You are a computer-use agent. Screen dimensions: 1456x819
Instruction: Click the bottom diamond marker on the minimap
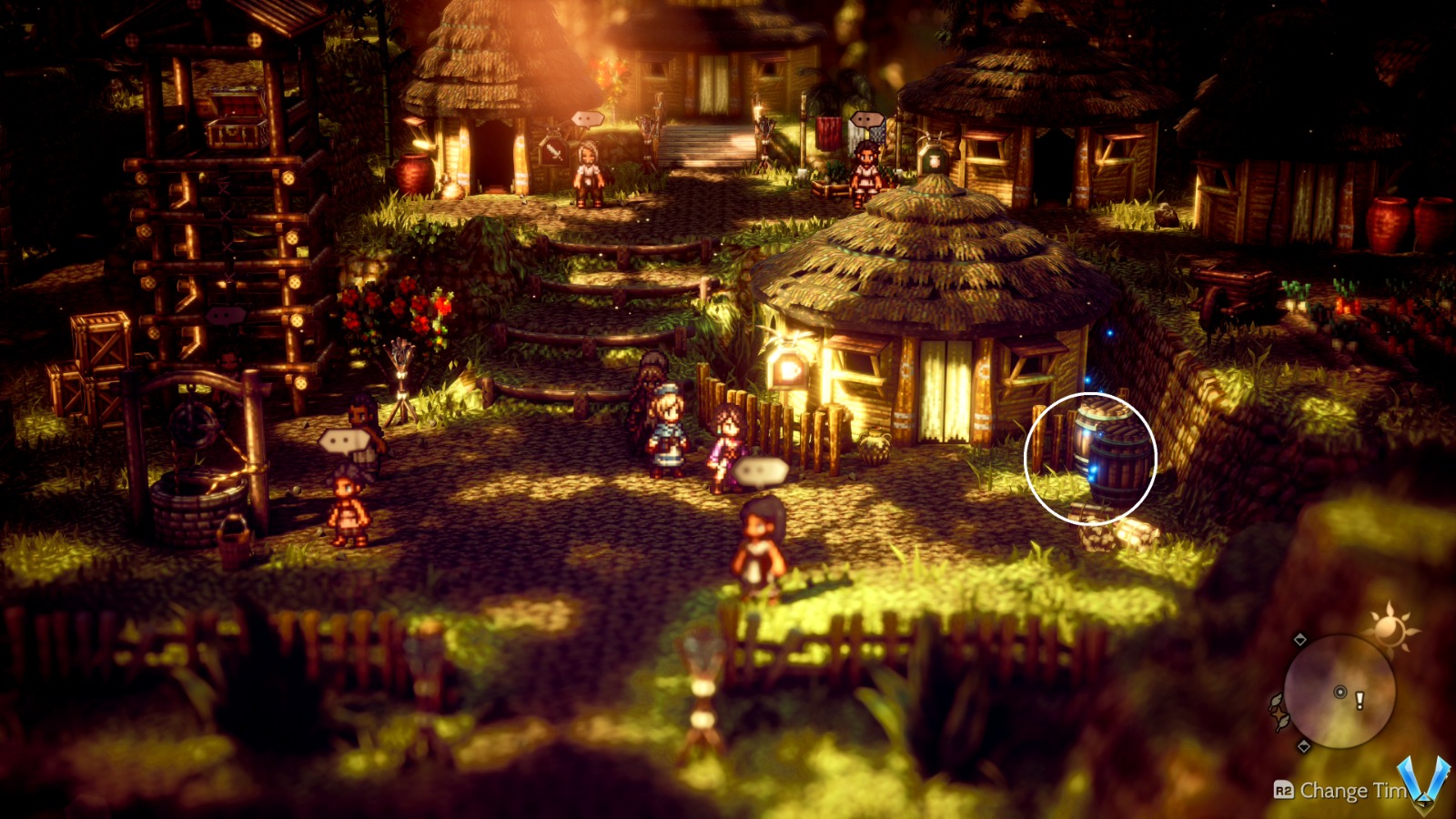pyautogui.click(x=1304, y=744)
